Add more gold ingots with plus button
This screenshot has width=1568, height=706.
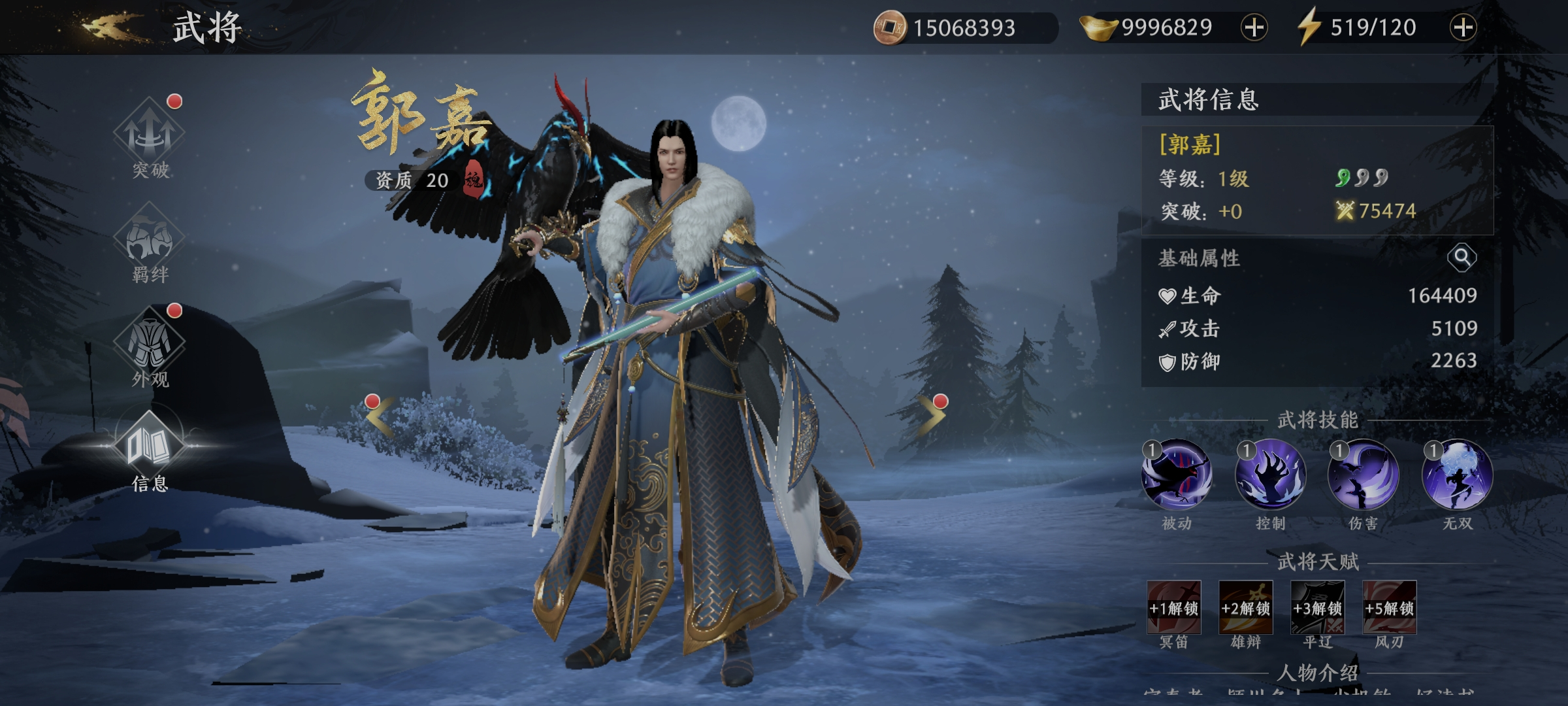click(1254, 27)
